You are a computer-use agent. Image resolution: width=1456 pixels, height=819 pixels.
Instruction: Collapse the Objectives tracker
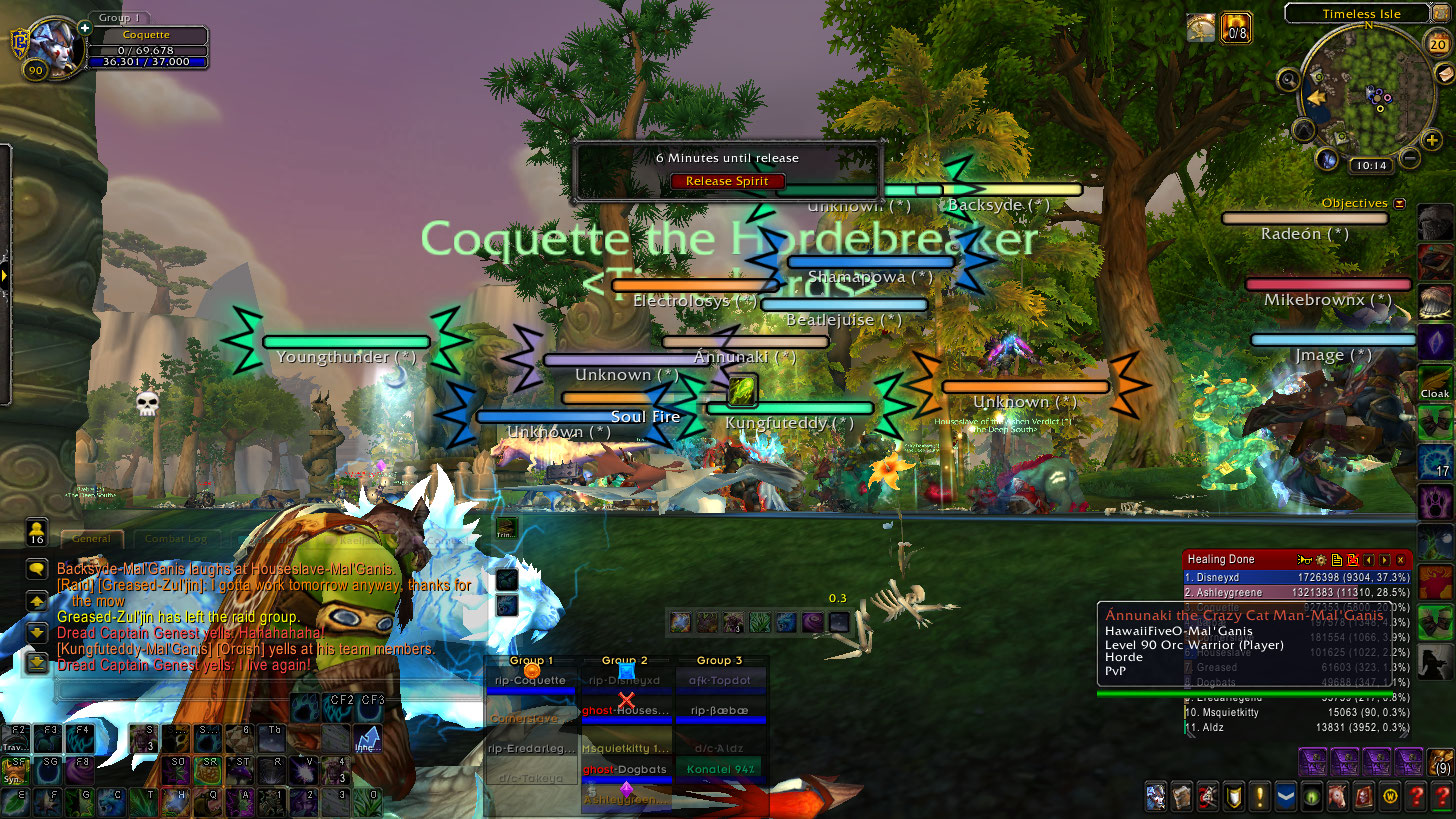coord(1399,203)
